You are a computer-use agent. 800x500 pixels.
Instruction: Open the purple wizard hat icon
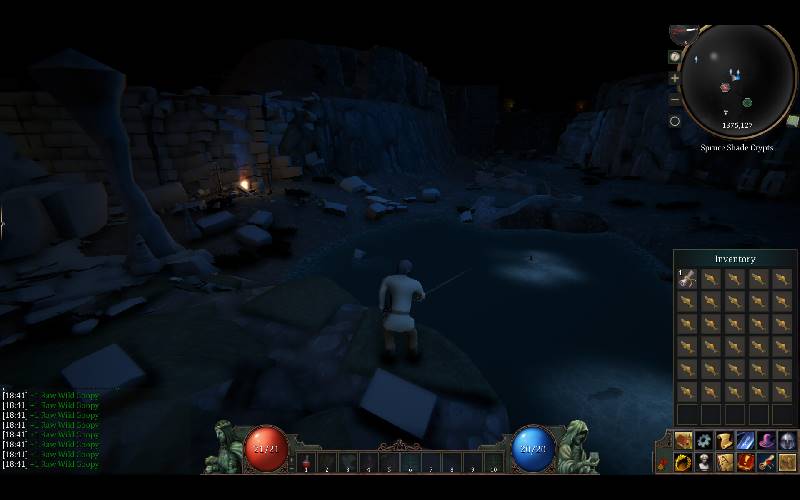click(767, 441)
